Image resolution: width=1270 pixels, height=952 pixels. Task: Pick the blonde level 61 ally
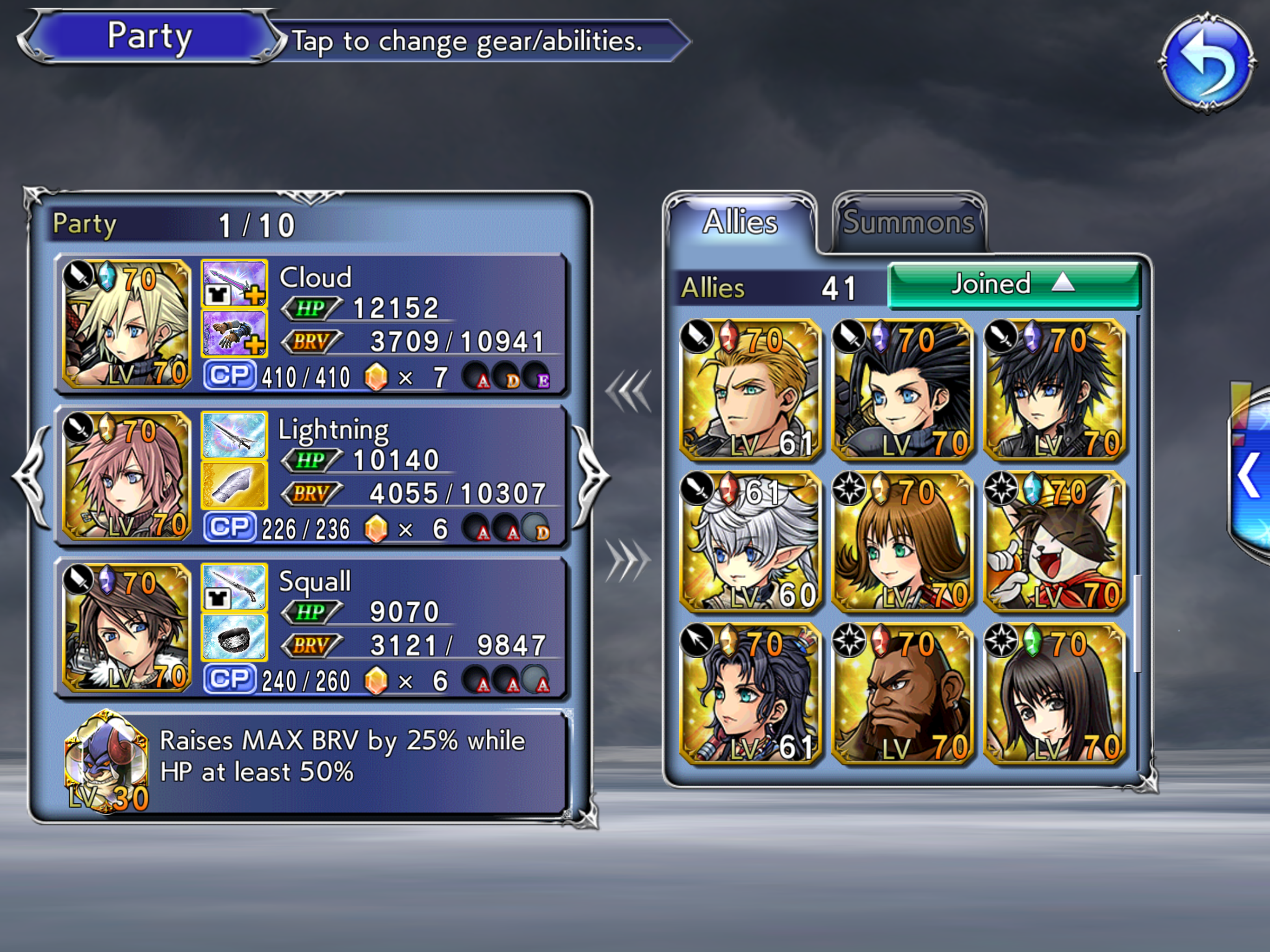pyautogui.click(x=750, y=390)
